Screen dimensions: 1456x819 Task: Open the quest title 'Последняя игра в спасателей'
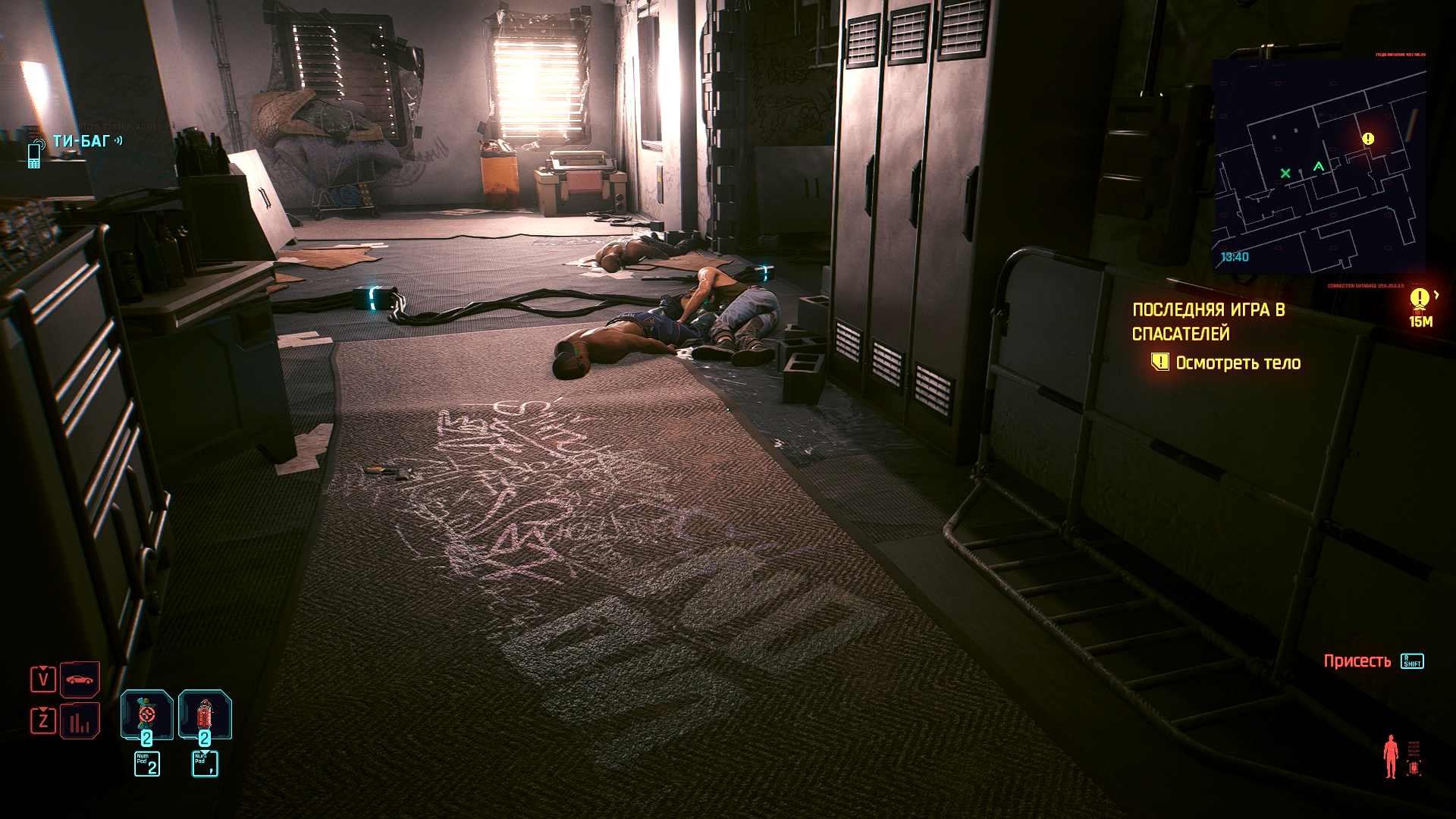(x=1208, y=322)
